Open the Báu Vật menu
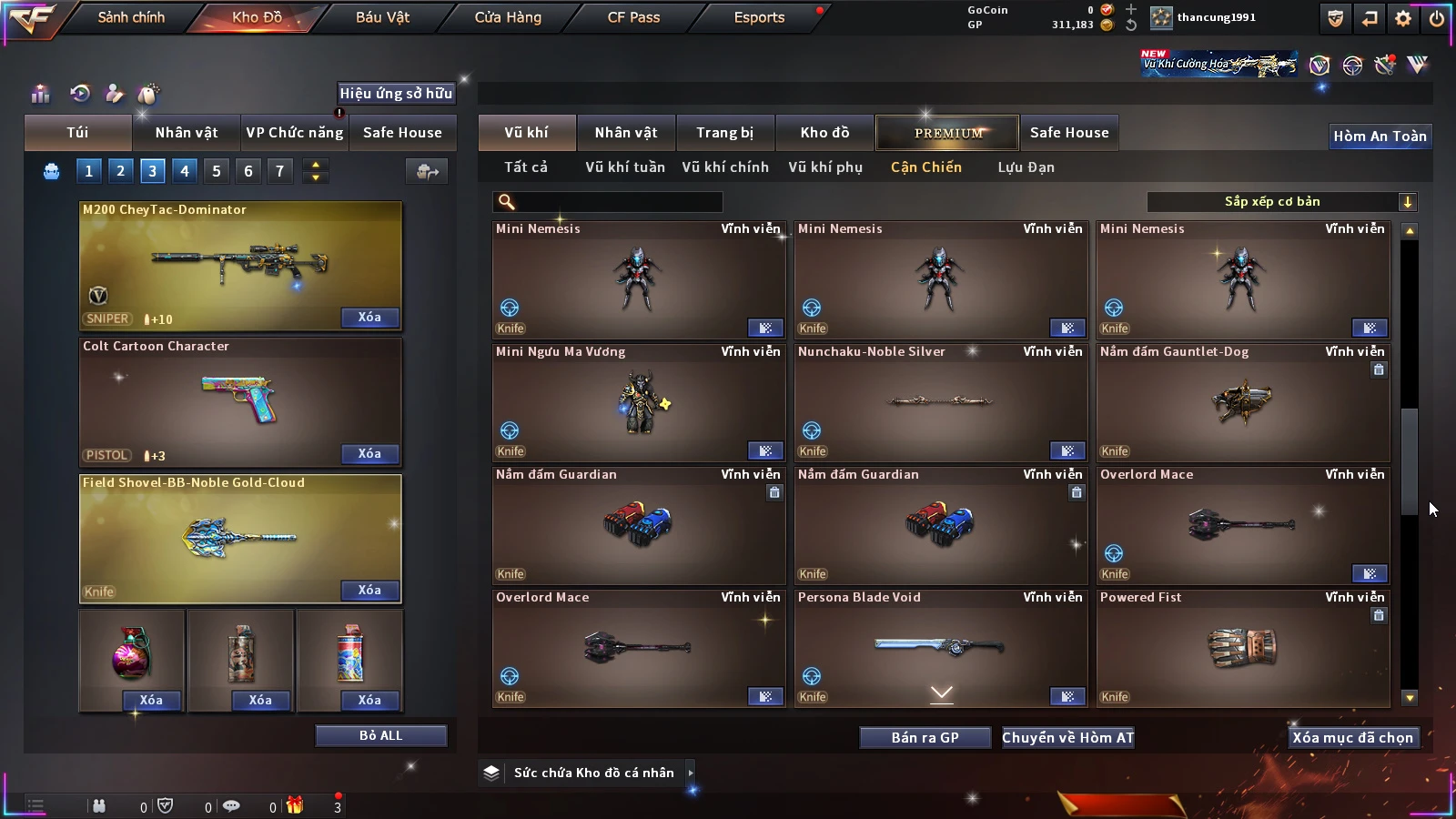The width and height of the screenshot is (1456, 819). (382, 17)
